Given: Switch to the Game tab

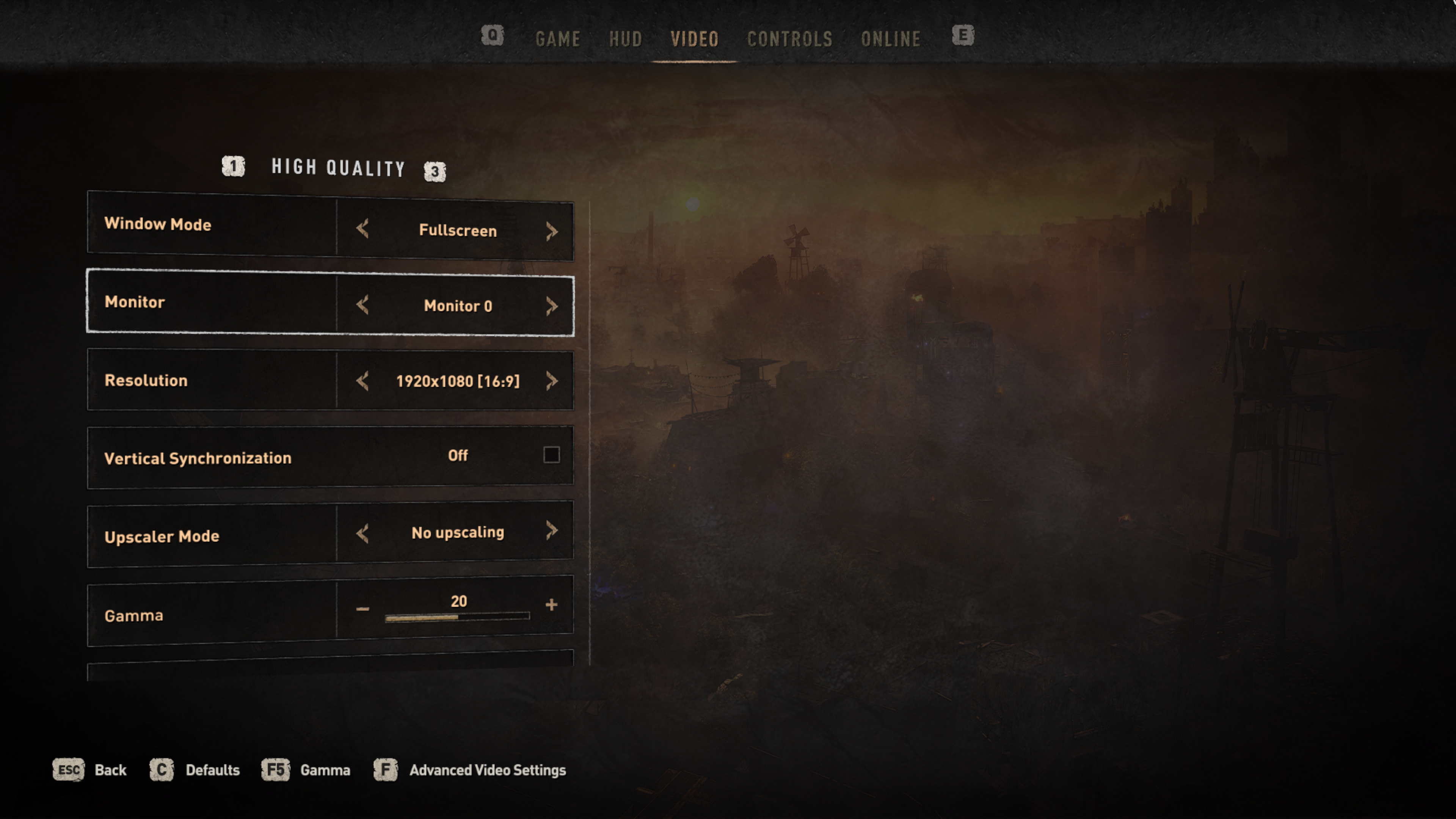Looking at the screenshot, I should 557,39.
